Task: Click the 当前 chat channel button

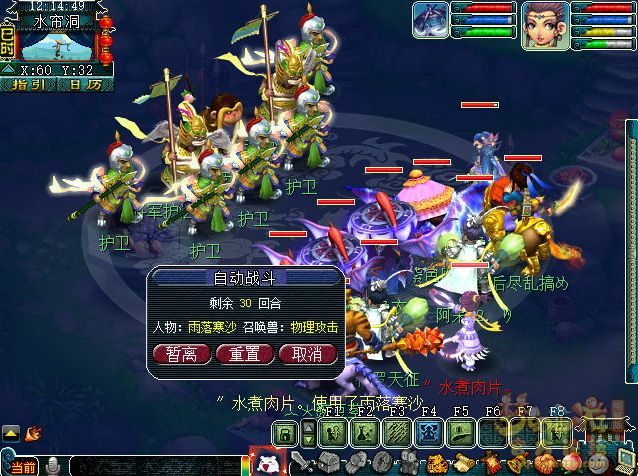Action: pyautogui.click(x=24, y=467)
